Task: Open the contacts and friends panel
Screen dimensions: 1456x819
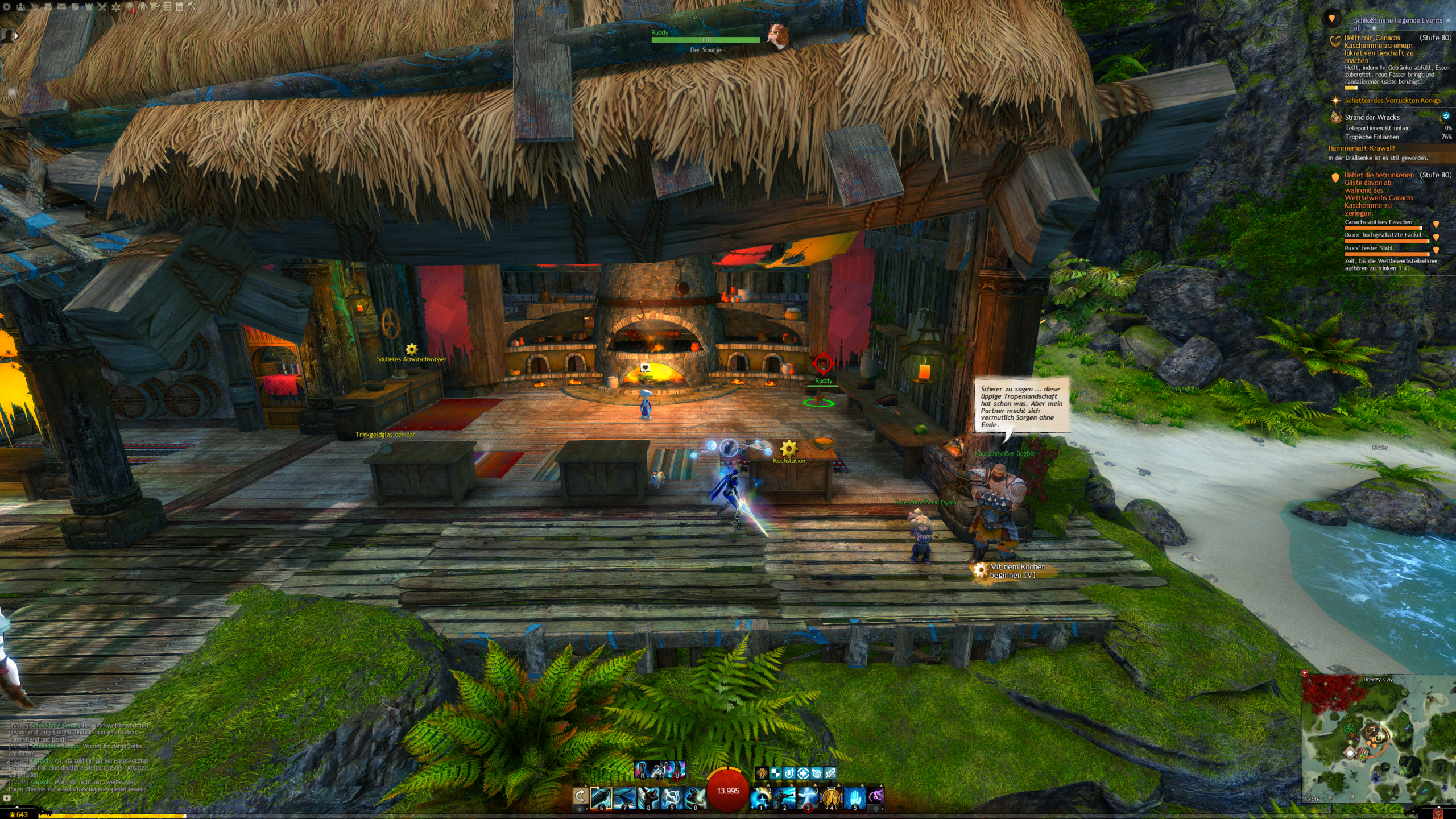Action: pyautogui.click(x=20, y=7)
